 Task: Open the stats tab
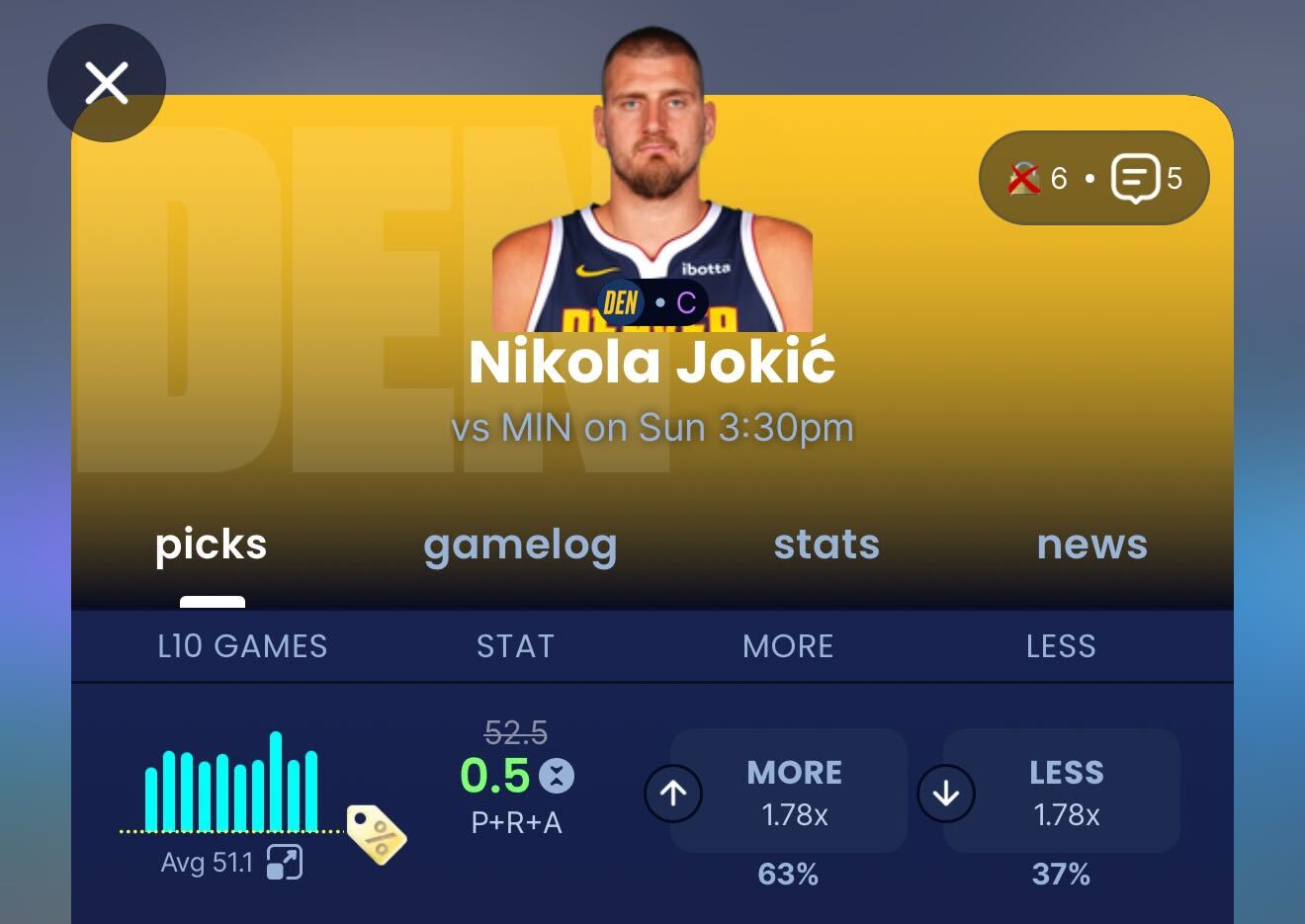[x=826, y=545]
